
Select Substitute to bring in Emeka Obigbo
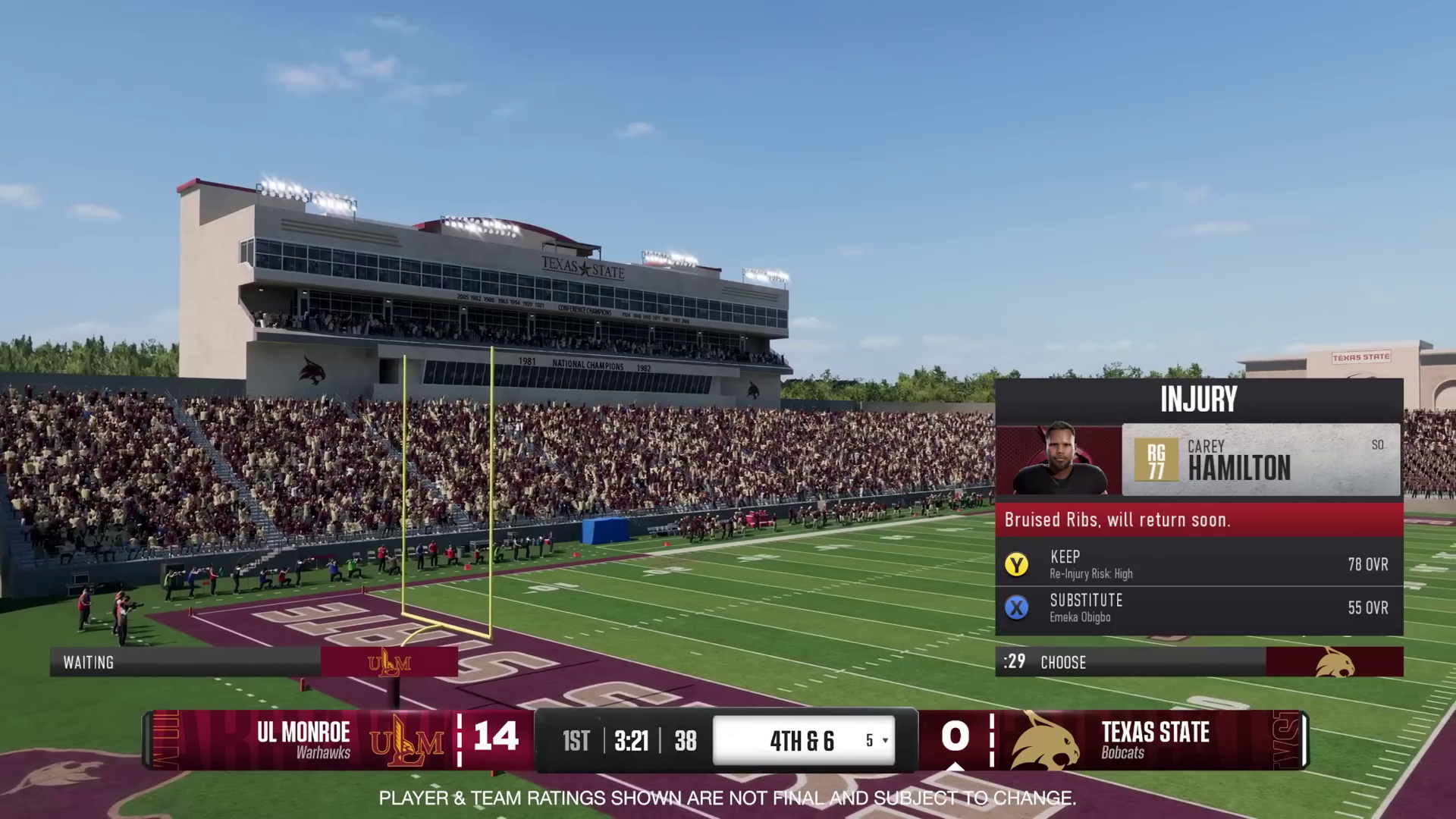tap(1198, 607)
